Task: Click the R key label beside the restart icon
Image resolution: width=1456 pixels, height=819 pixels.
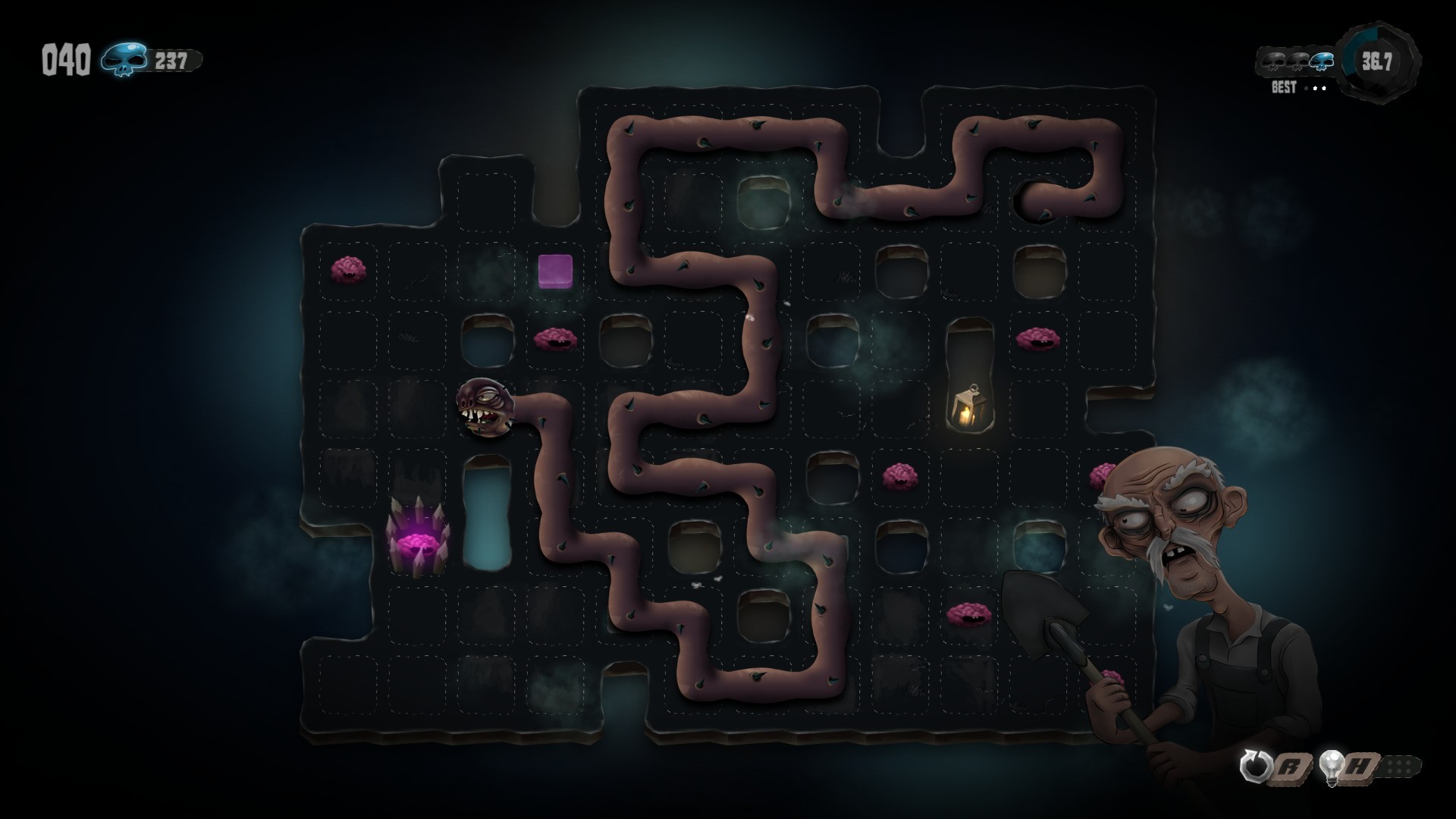Action: 1288,767
